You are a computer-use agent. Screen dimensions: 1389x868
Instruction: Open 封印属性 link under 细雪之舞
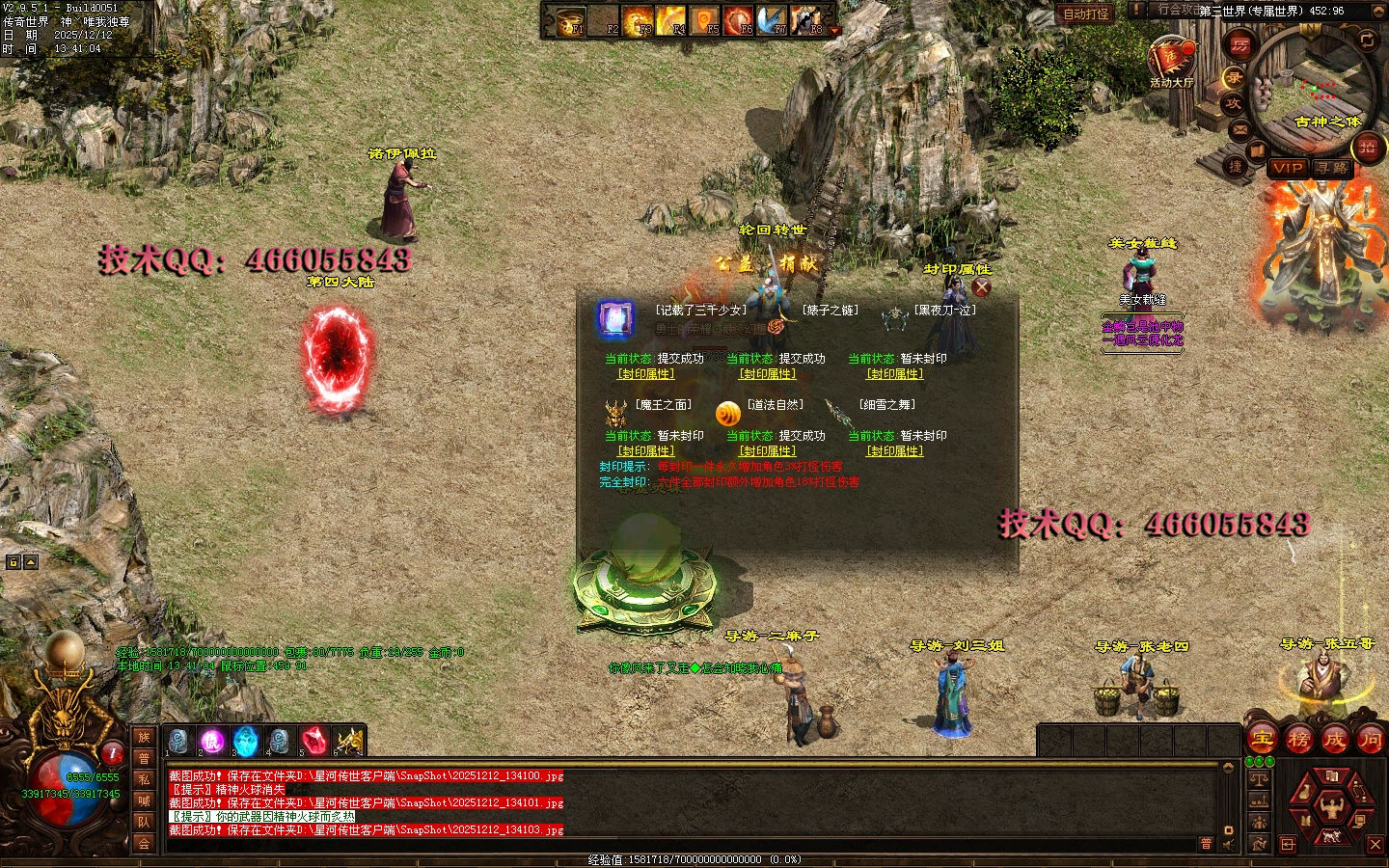(895, 450)
